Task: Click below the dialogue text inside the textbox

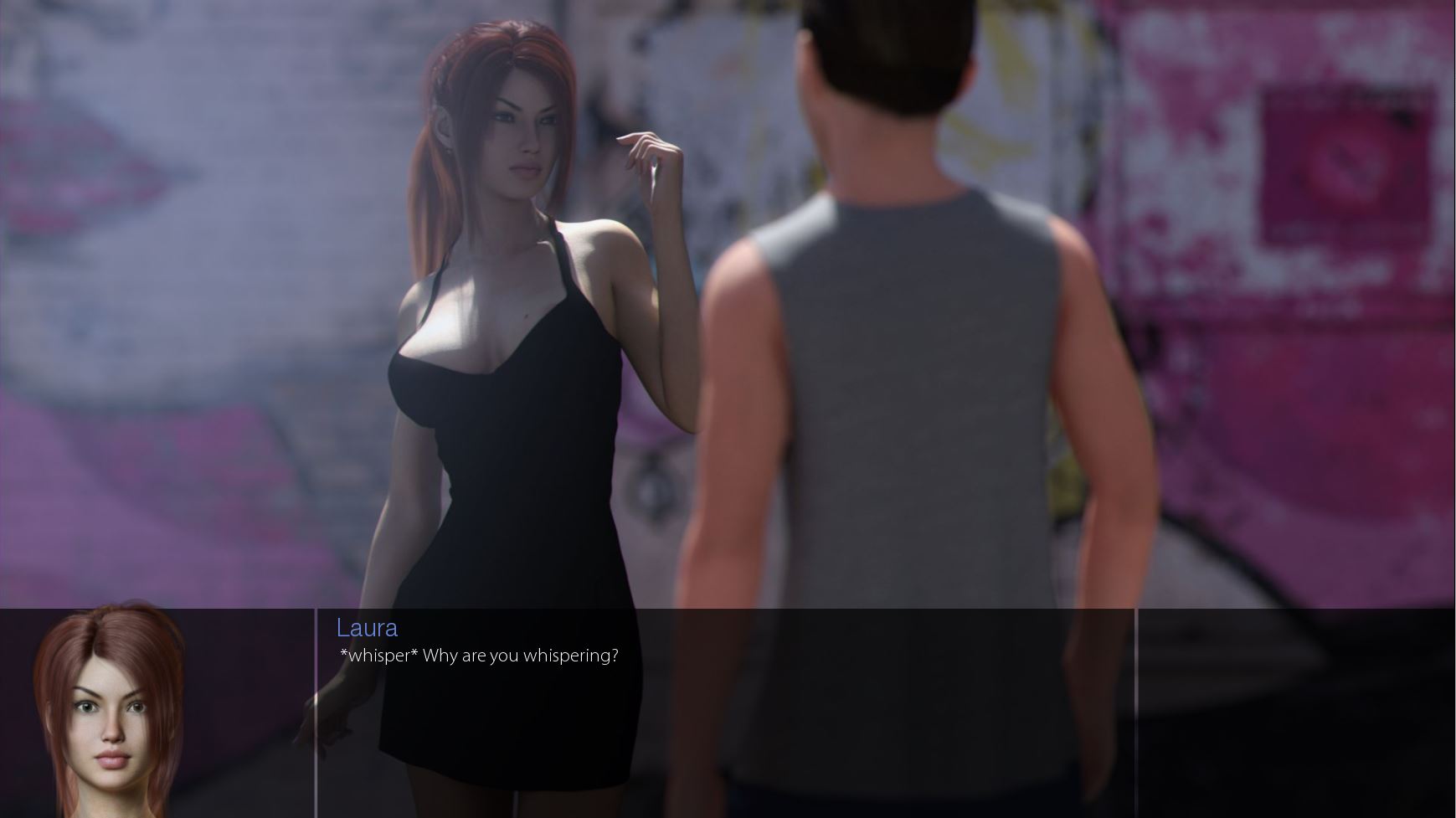Action: click(x=586, y=737)
